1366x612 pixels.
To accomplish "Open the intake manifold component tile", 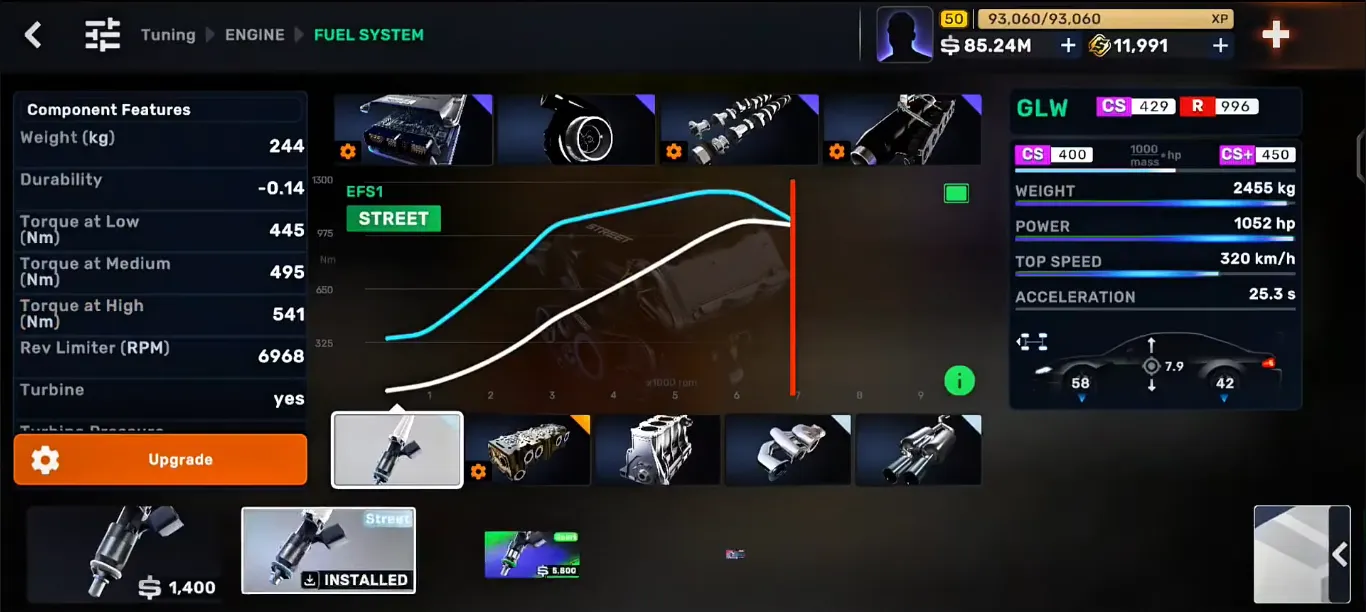I will click(x=902, y=129).
